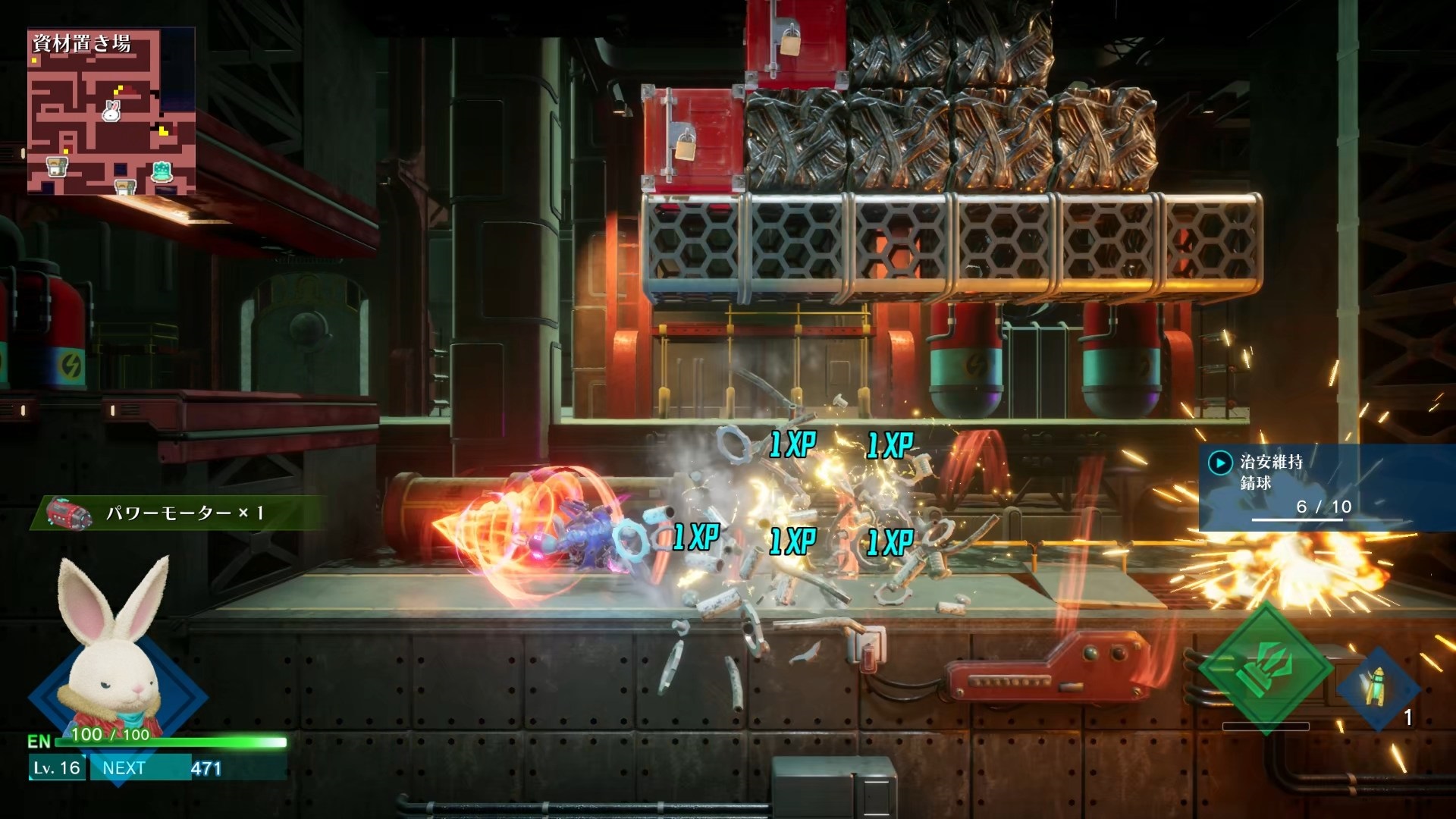
Task: Click the rabbit player marker on minimap
Action: (x=111, y=111)
